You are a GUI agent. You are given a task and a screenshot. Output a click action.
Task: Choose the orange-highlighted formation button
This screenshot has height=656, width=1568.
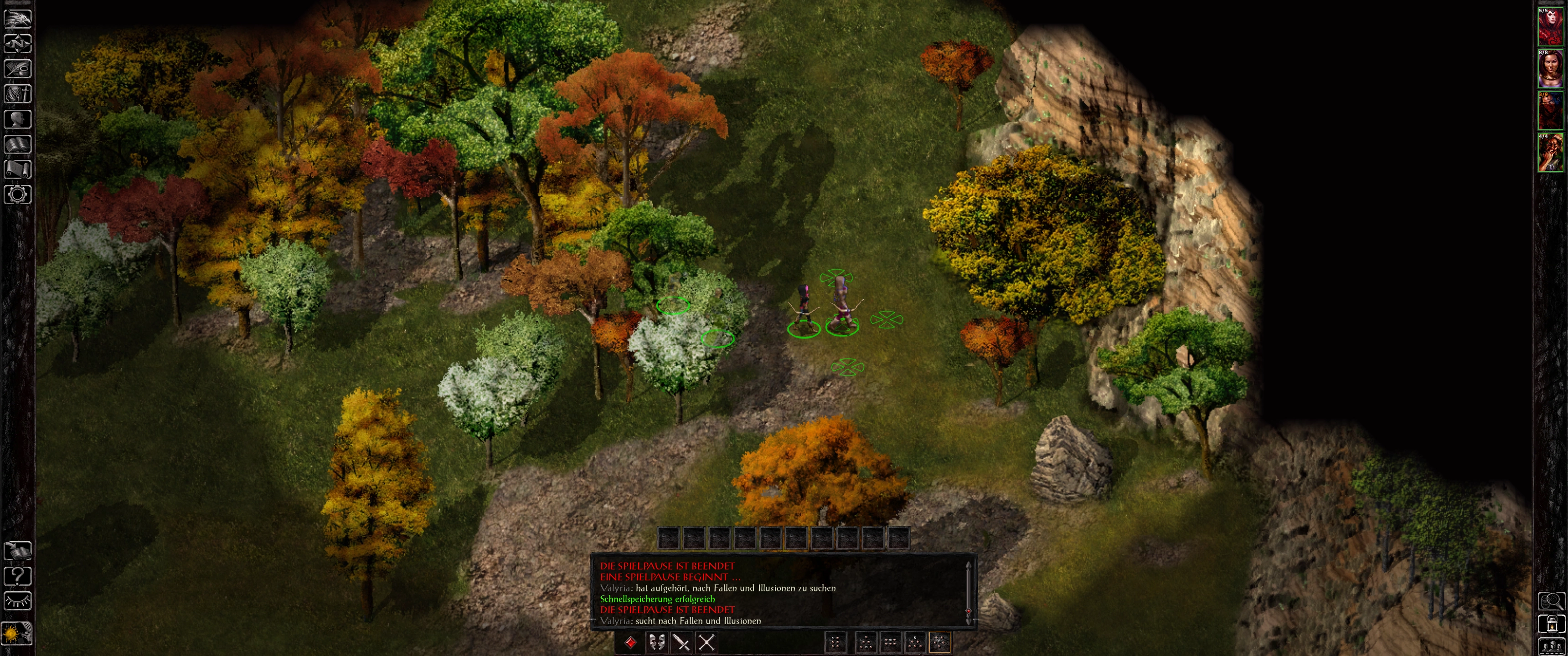point(940,642)
